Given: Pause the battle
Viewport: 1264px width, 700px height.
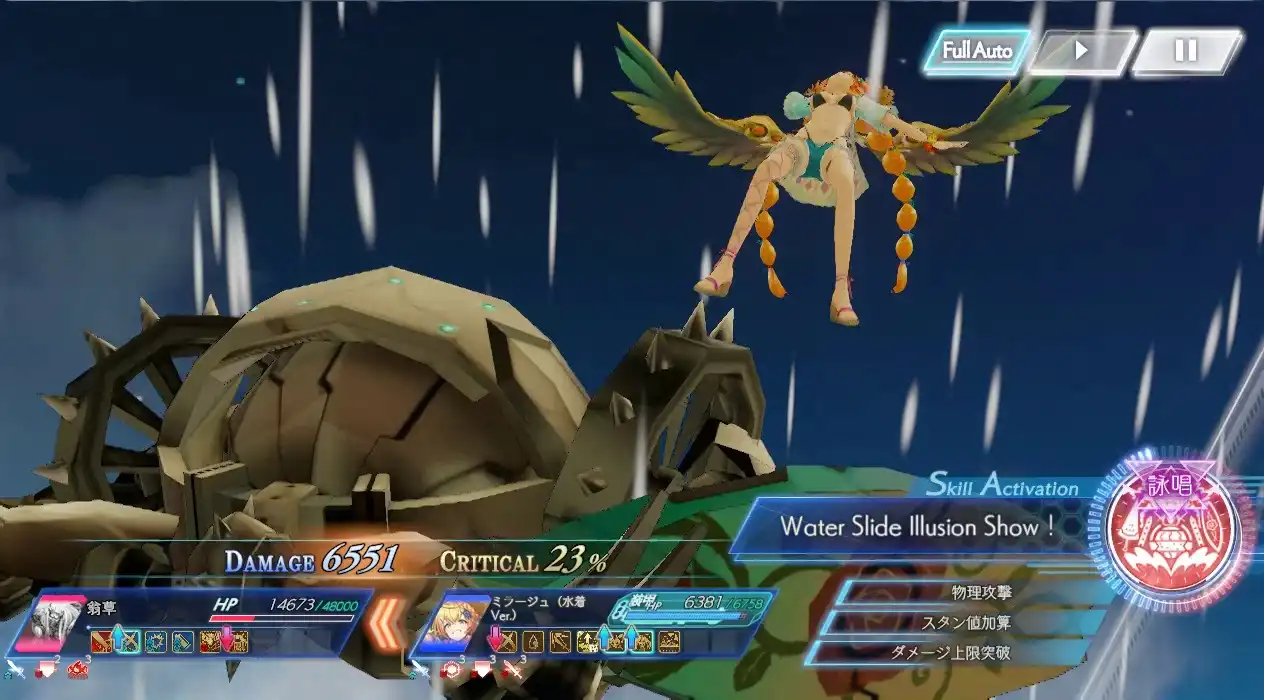Looking at the screenshot, I should point(1186,51).
